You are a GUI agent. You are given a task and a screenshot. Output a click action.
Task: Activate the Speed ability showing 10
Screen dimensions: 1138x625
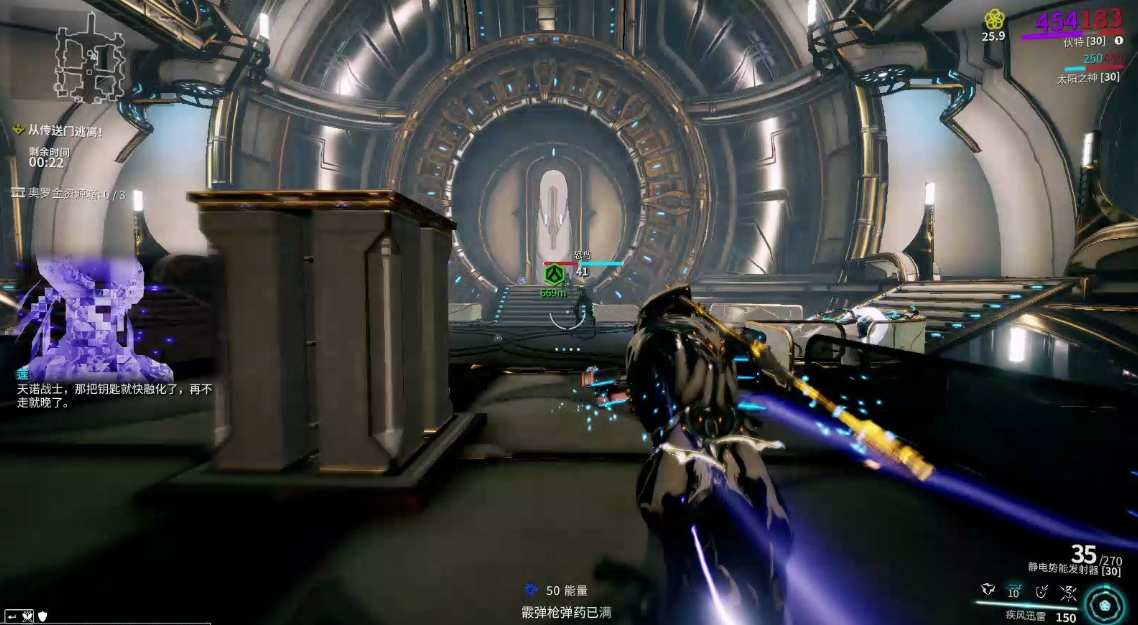click(1014, 592)
